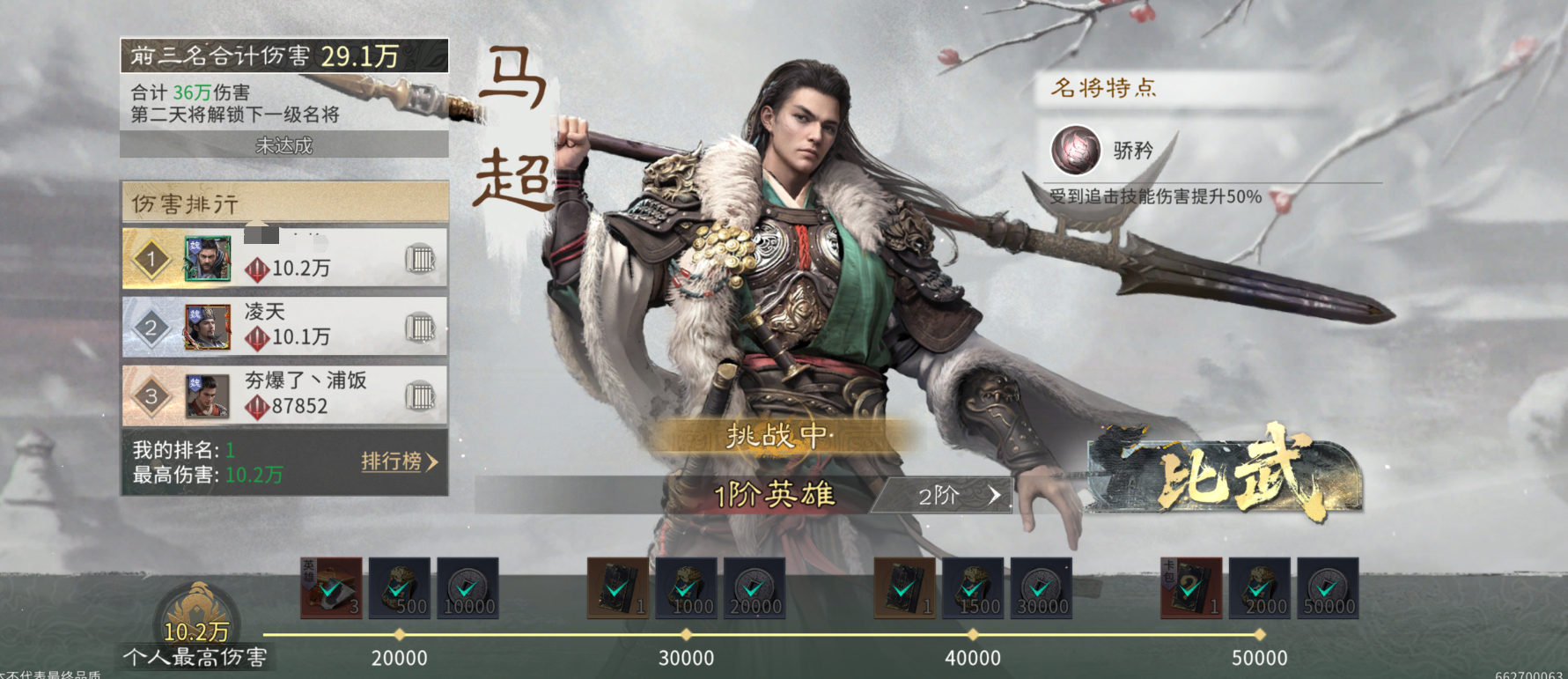
Task: Open the 名将特点 section header
Action: (1103, 87)
